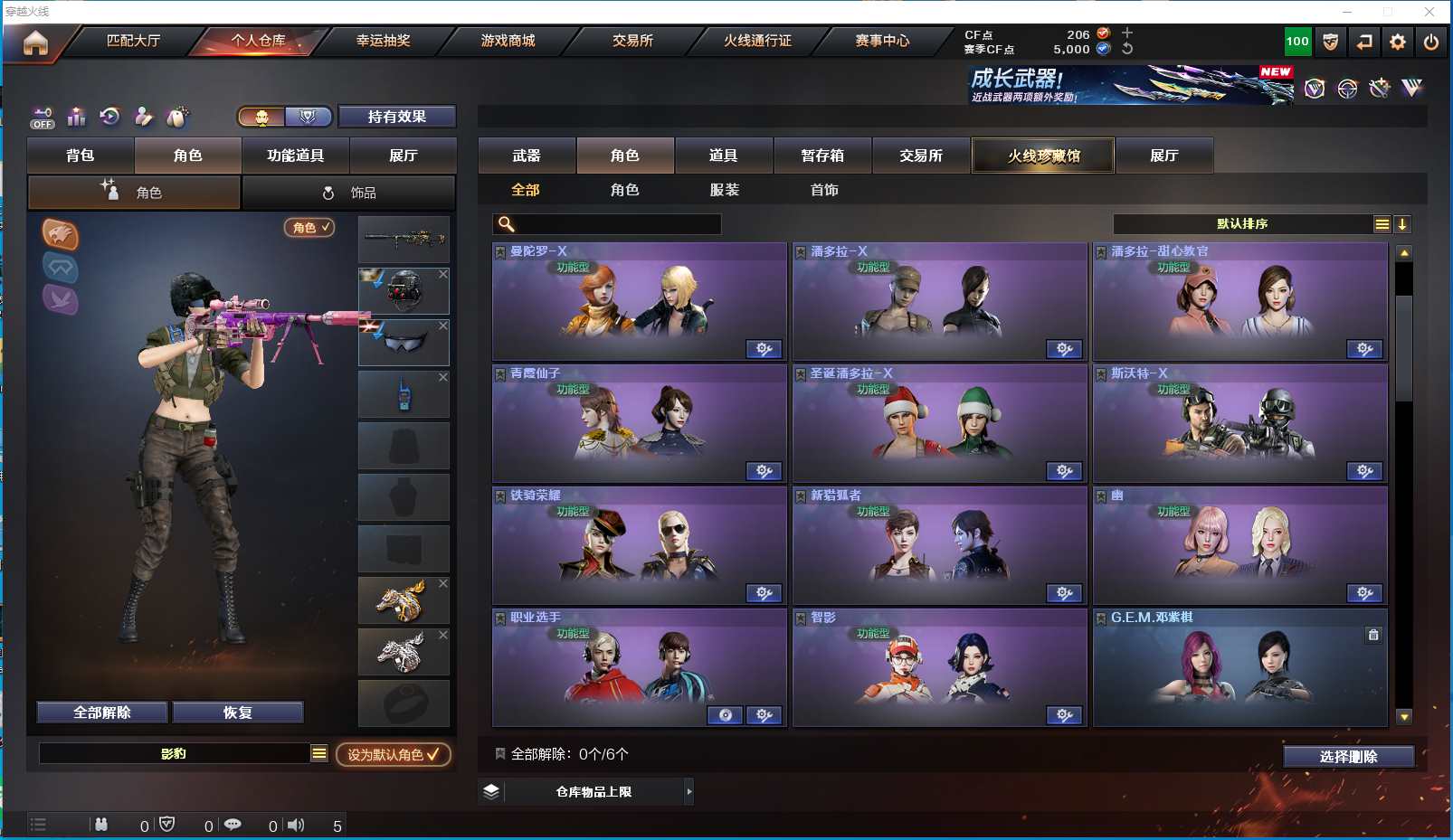Click the 全部解除 unequip-all button

coord(102,713)
